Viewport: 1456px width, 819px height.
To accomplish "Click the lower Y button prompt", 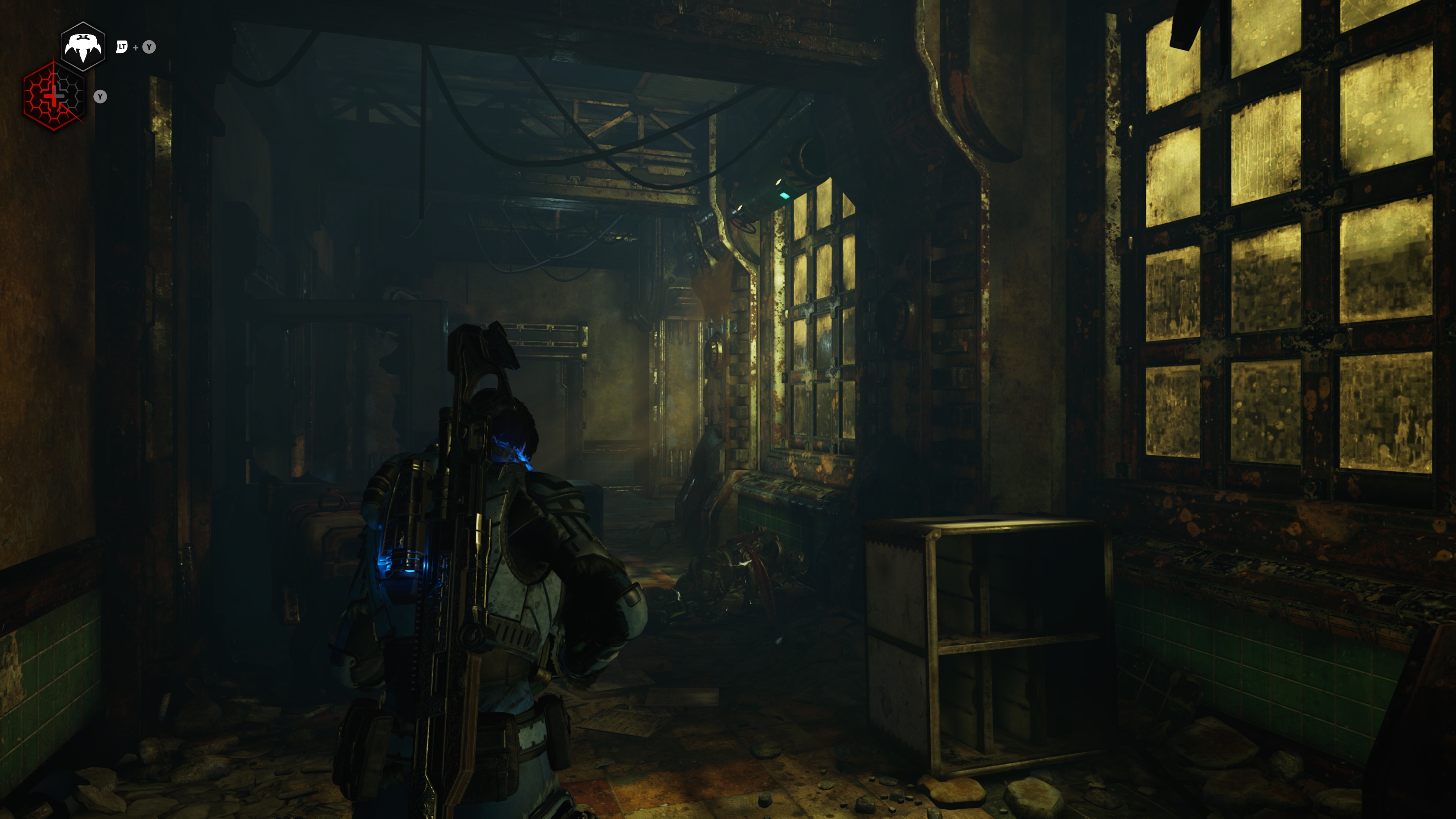I will click(x=100, y=98).
